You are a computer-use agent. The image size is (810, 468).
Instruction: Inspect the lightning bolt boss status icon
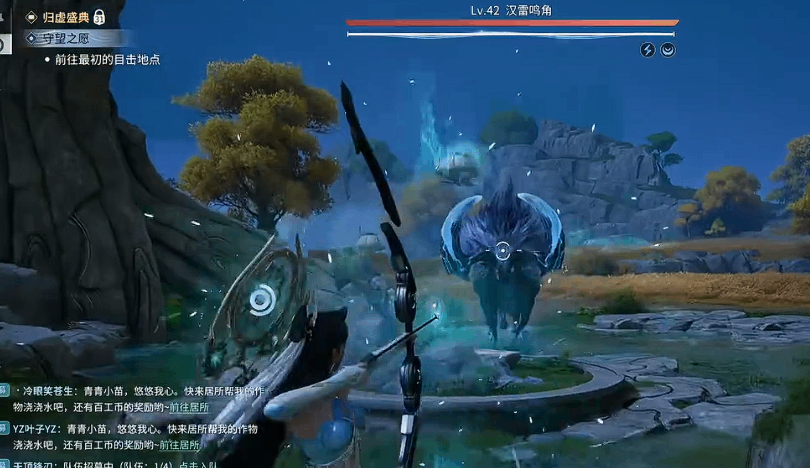(x=647, y=50)
